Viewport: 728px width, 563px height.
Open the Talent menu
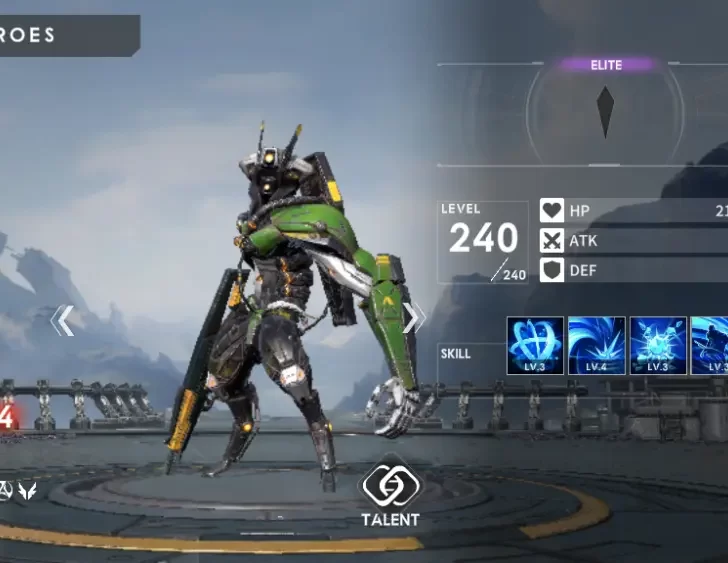click(391, 494)
